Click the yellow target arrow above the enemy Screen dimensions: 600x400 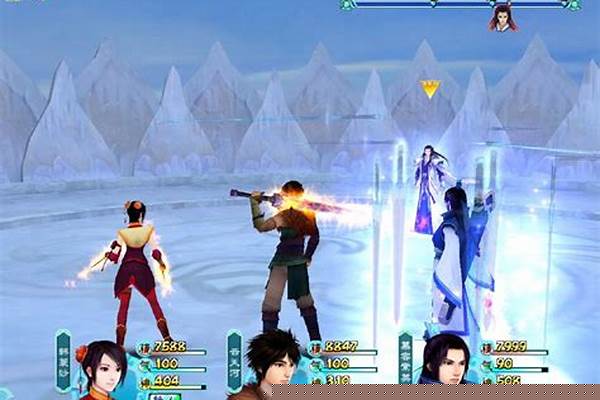tap(430, 89)
